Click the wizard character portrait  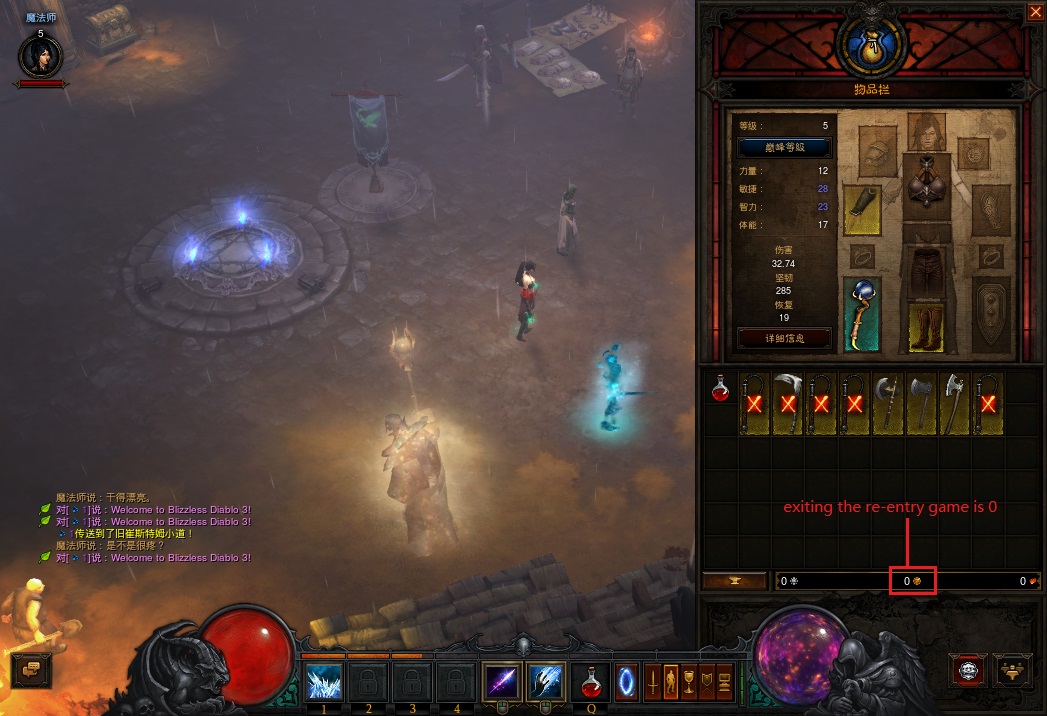point(40,56)
